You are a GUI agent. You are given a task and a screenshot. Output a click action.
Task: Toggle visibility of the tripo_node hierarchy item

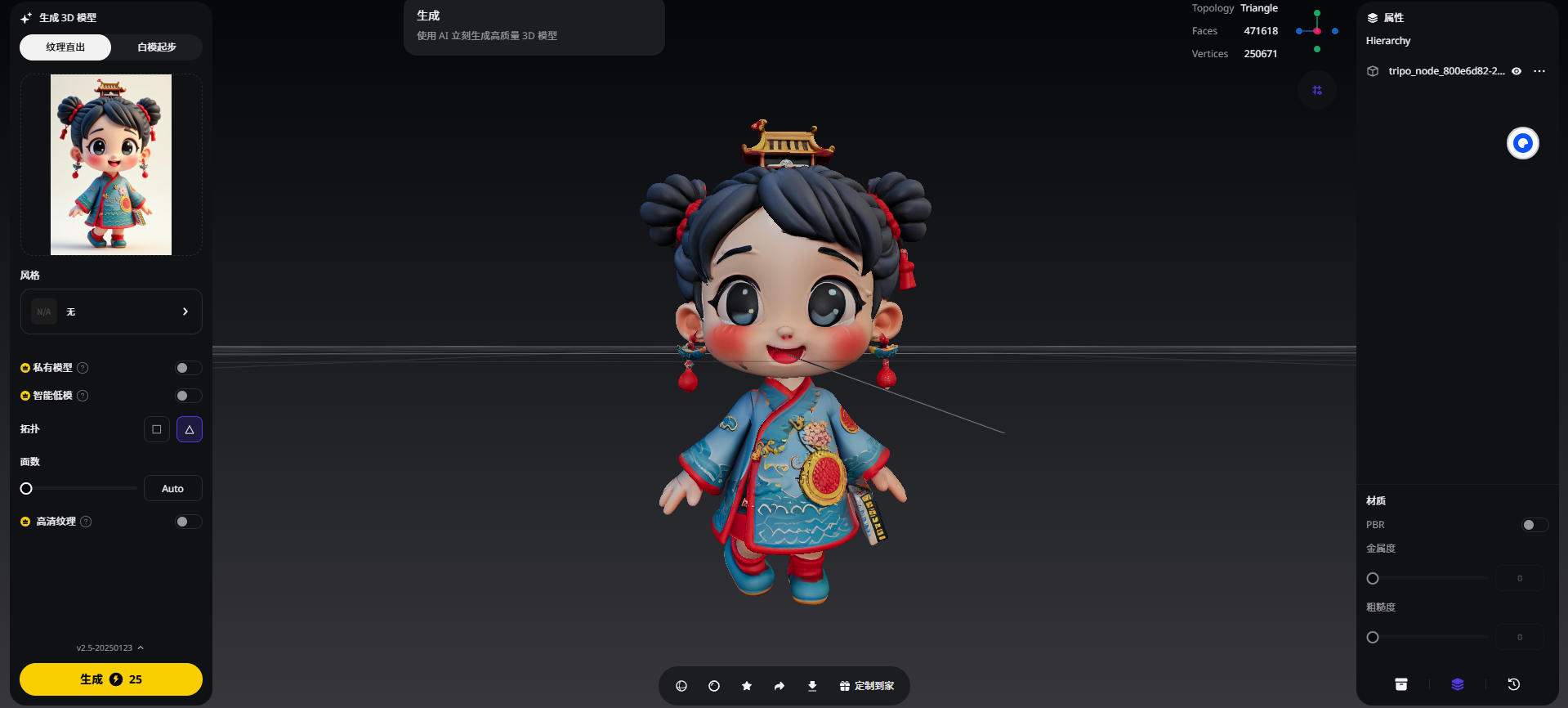tap(1517, 71)
